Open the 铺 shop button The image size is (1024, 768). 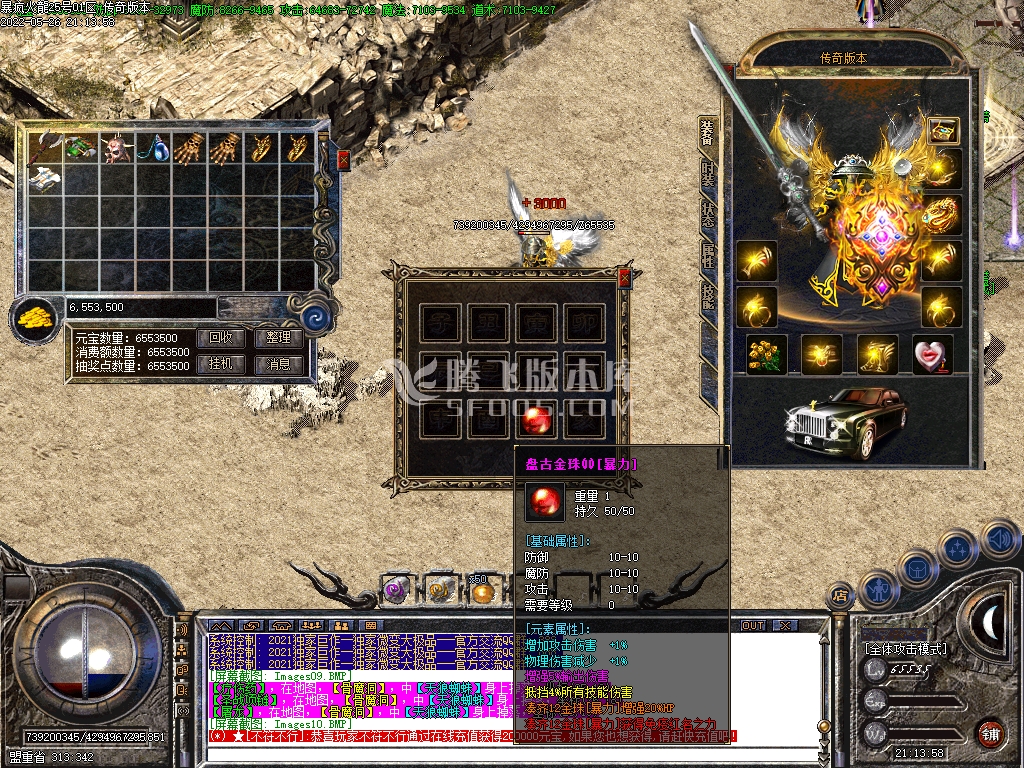click(990, 733)
